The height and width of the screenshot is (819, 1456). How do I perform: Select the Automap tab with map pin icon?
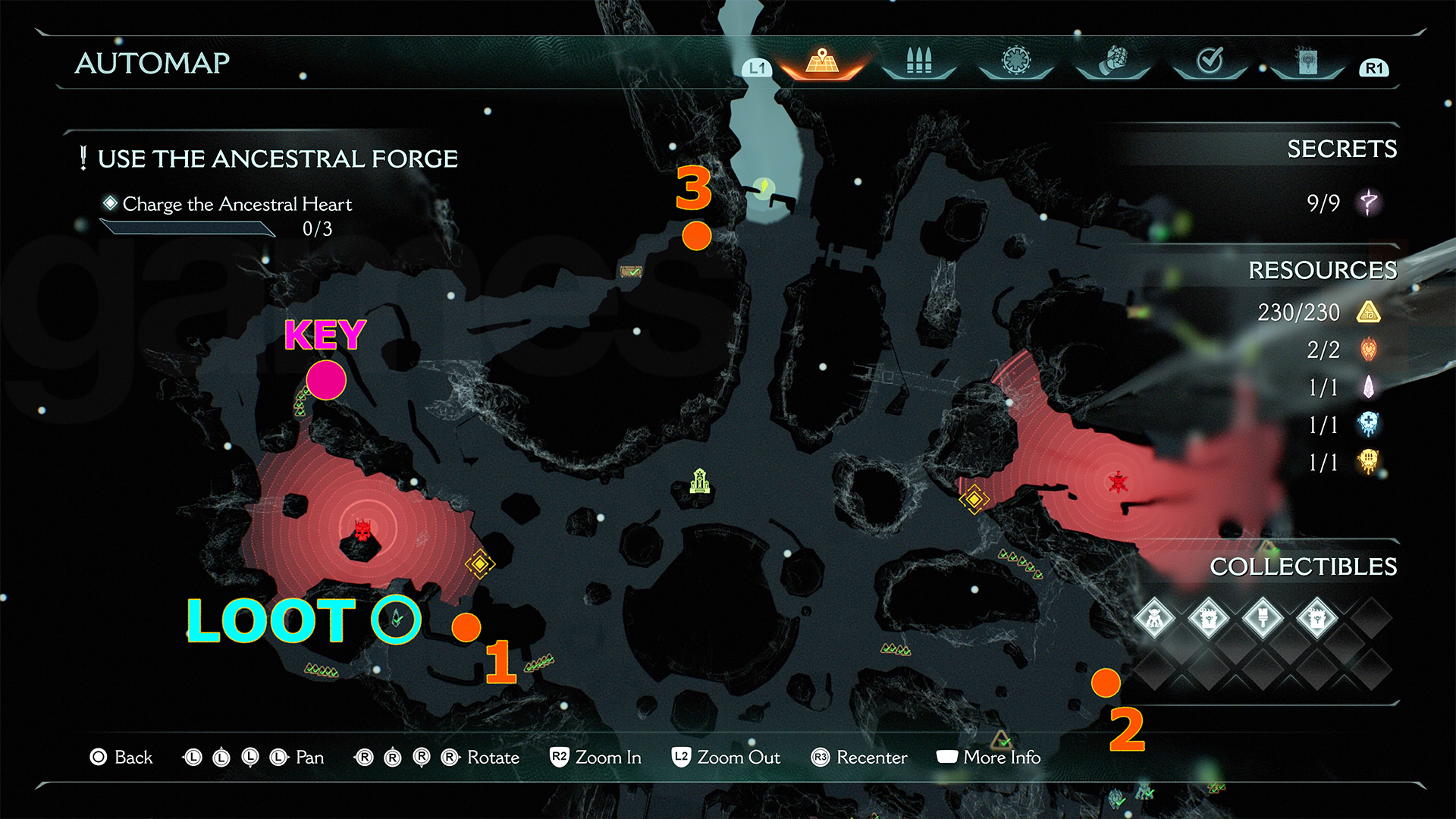pos(822,61)
